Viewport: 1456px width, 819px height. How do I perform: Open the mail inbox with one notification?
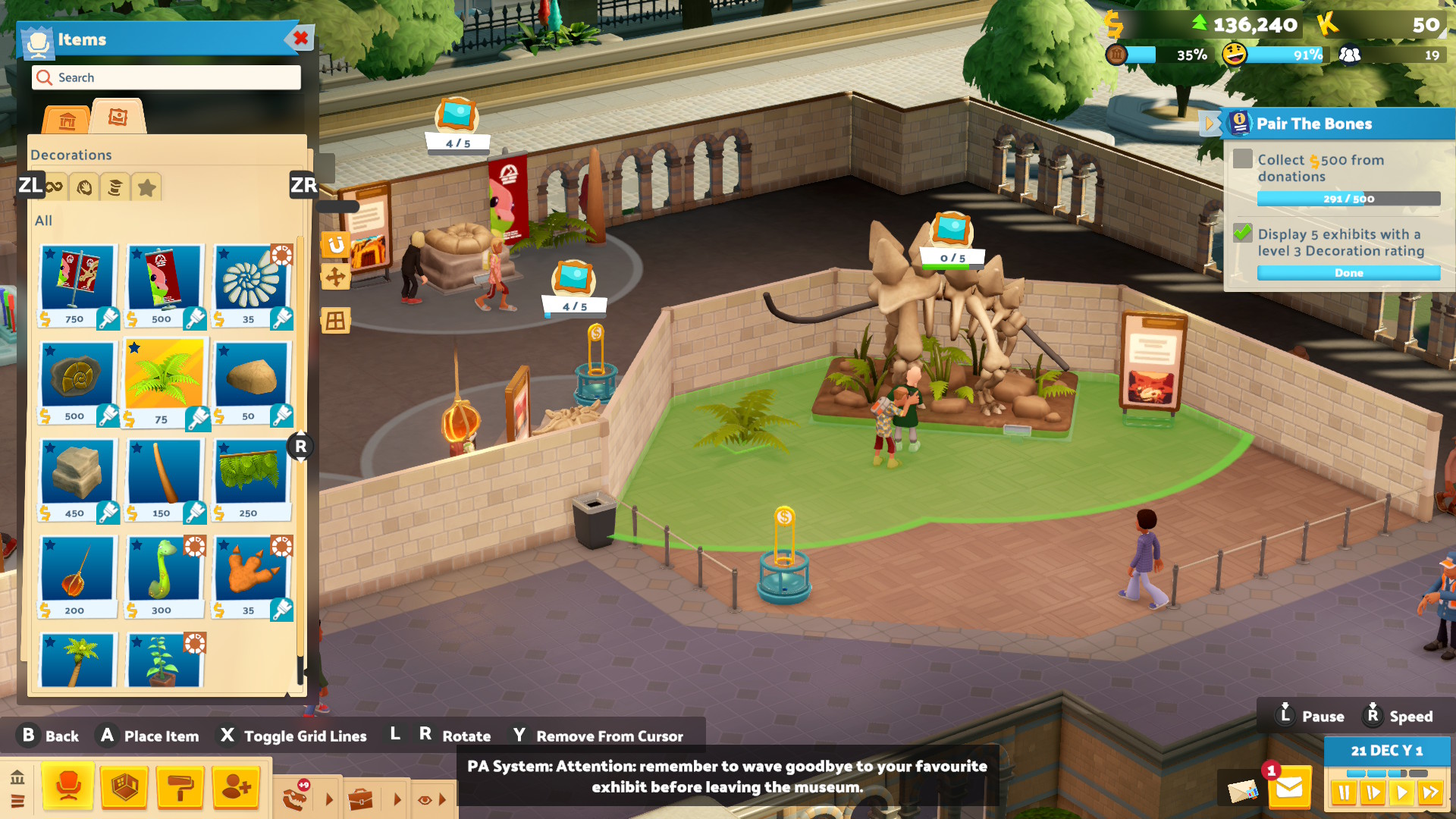coord(1288,789)
